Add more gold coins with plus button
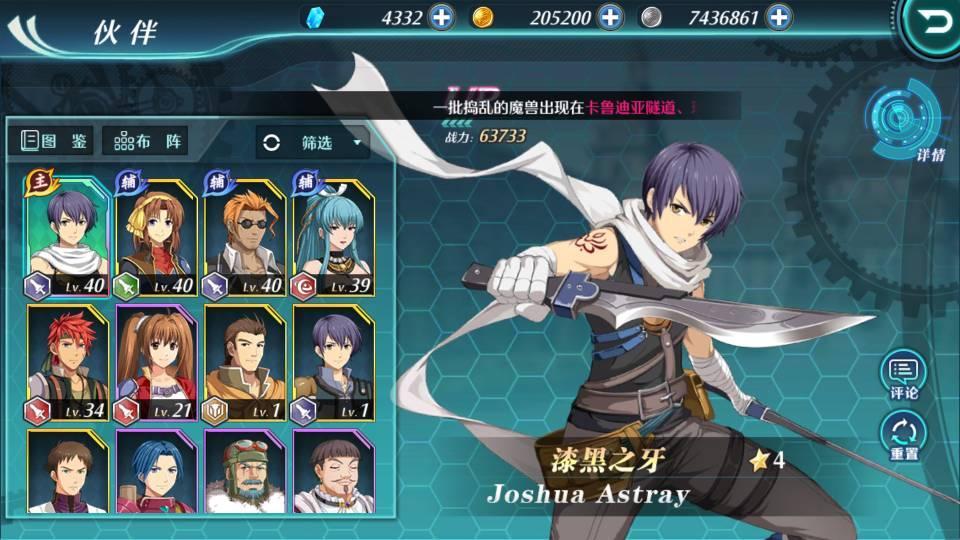 click(x=611, y=17)
